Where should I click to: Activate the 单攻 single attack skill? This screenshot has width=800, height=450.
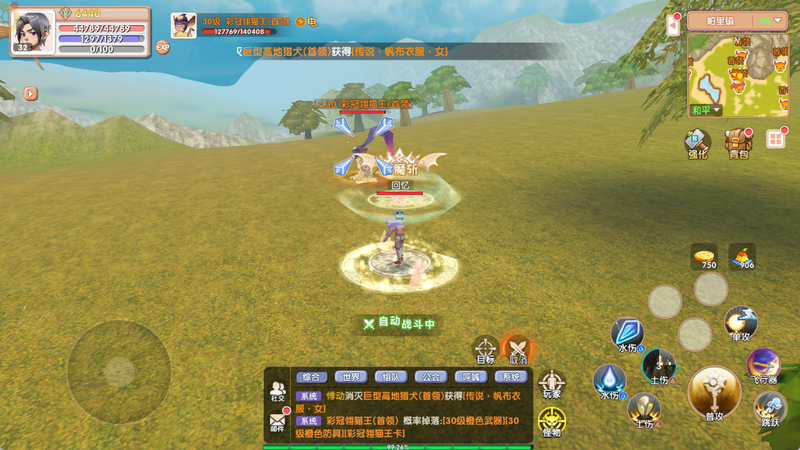click(x=740, y=323)
